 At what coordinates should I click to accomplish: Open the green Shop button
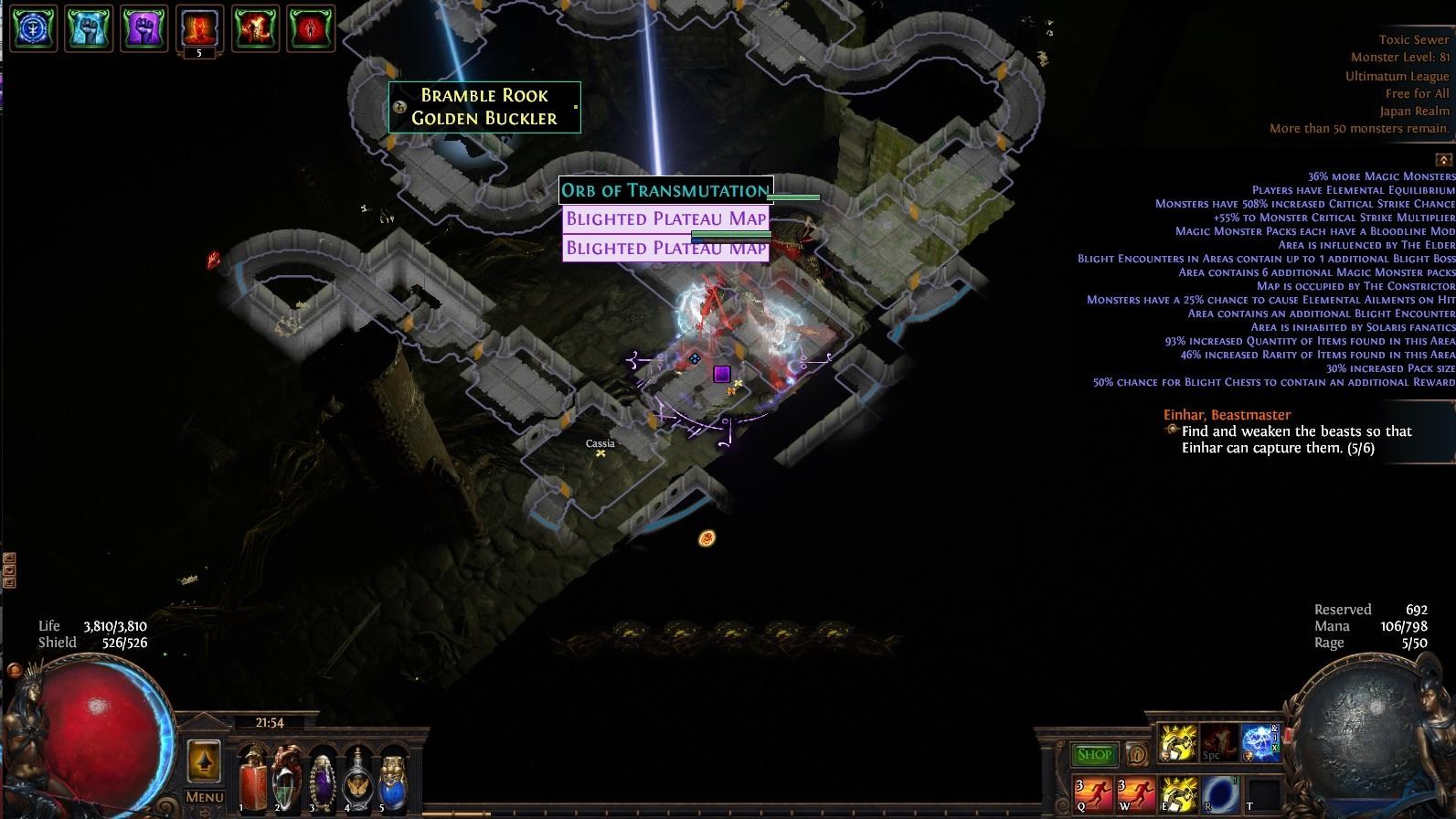[x=1093, y=754]
